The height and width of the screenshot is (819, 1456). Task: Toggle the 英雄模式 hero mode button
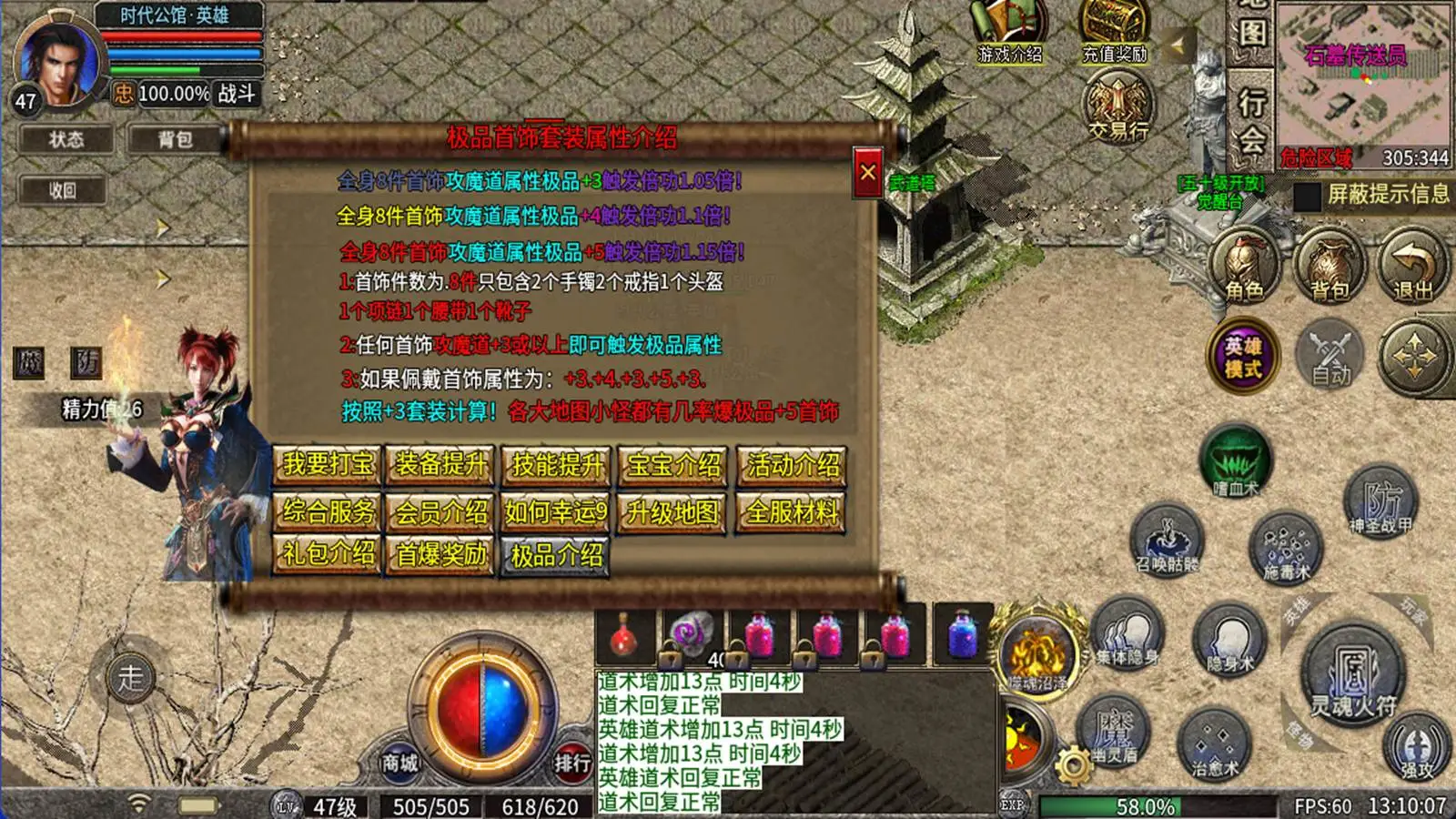(1244, 355)
